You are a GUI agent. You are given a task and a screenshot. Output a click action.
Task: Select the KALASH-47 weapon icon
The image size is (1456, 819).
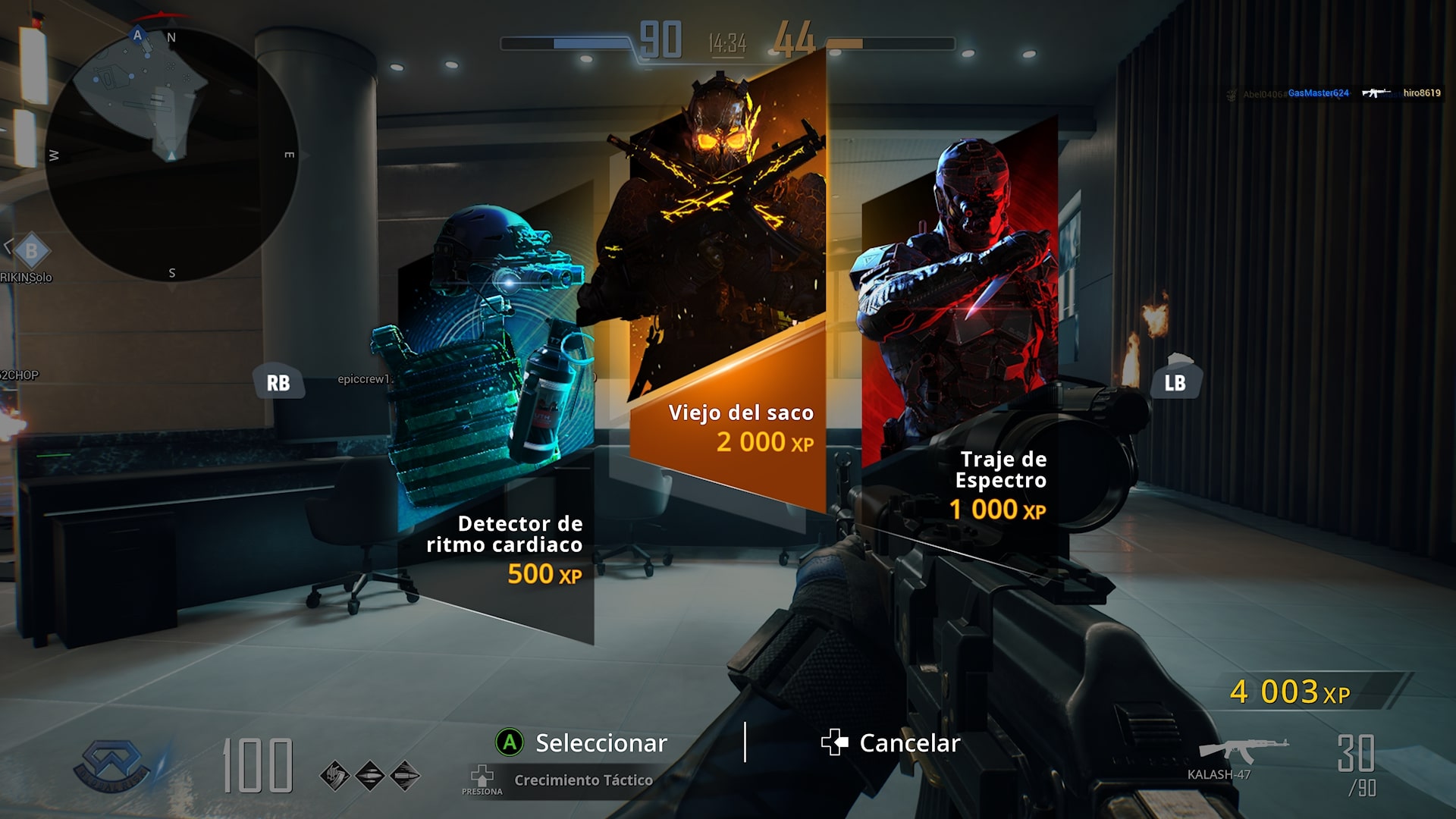(x=1242, y=751)
